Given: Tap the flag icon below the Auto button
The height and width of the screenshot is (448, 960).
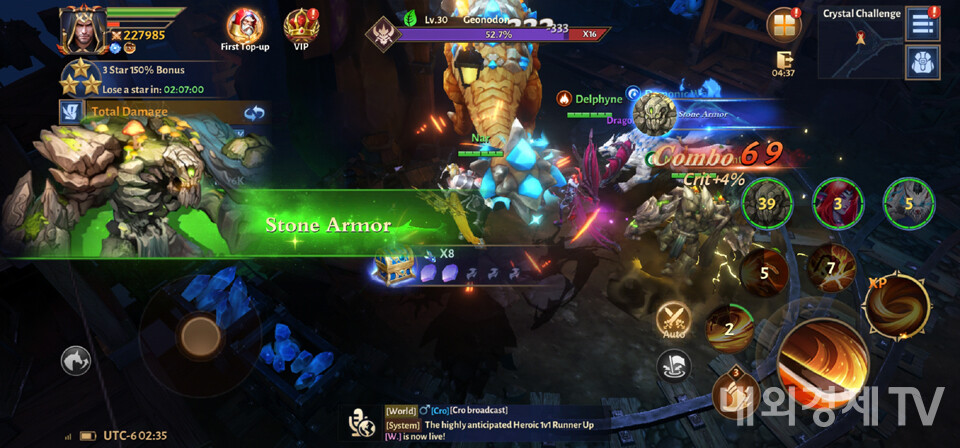Looking at the screenshot, I should [x=671, y=367].
